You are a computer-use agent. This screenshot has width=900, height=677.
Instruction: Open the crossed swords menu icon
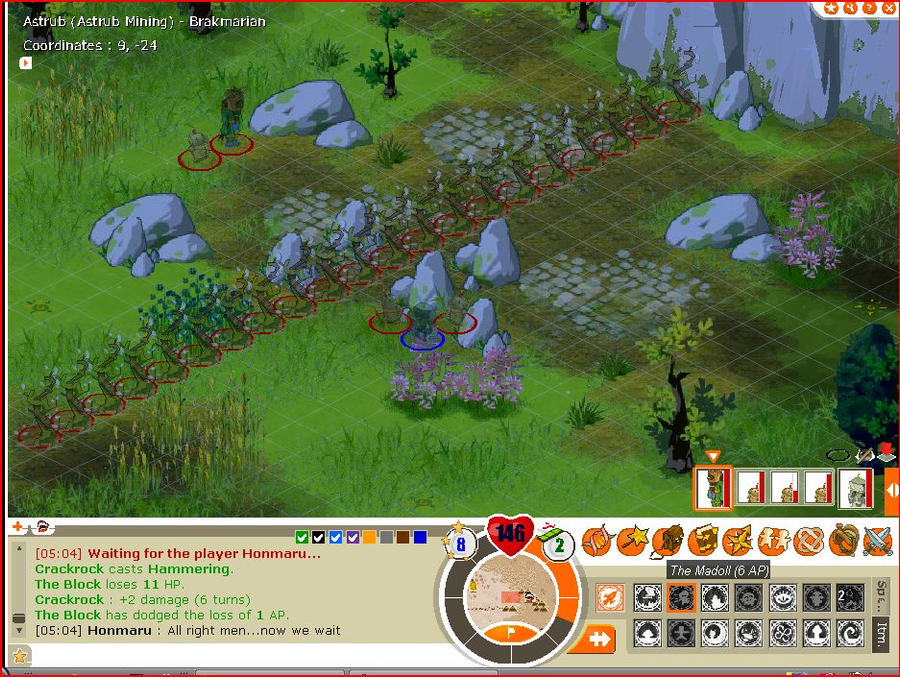pyautogui.click(x=877, y=541)
